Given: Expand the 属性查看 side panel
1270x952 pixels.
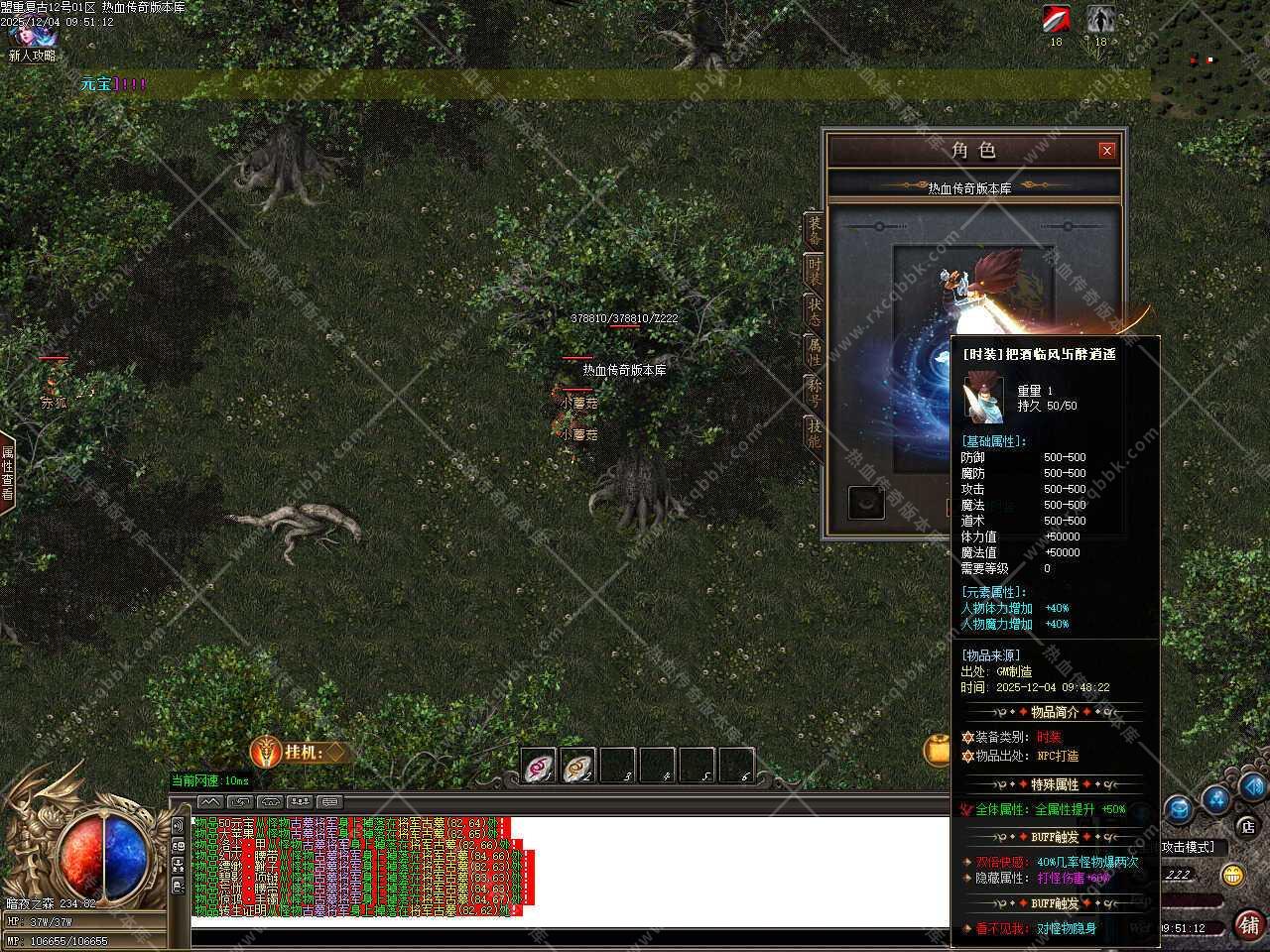Looking at the screenshot, I should [8, 472].
